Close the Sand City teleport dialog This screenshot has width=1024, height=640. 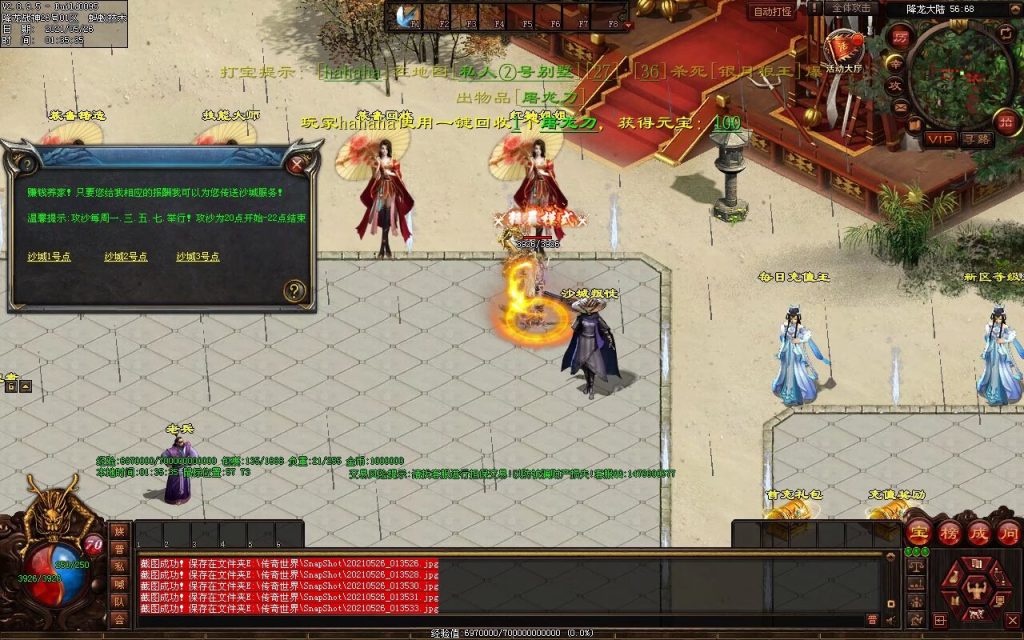point(297,162)
